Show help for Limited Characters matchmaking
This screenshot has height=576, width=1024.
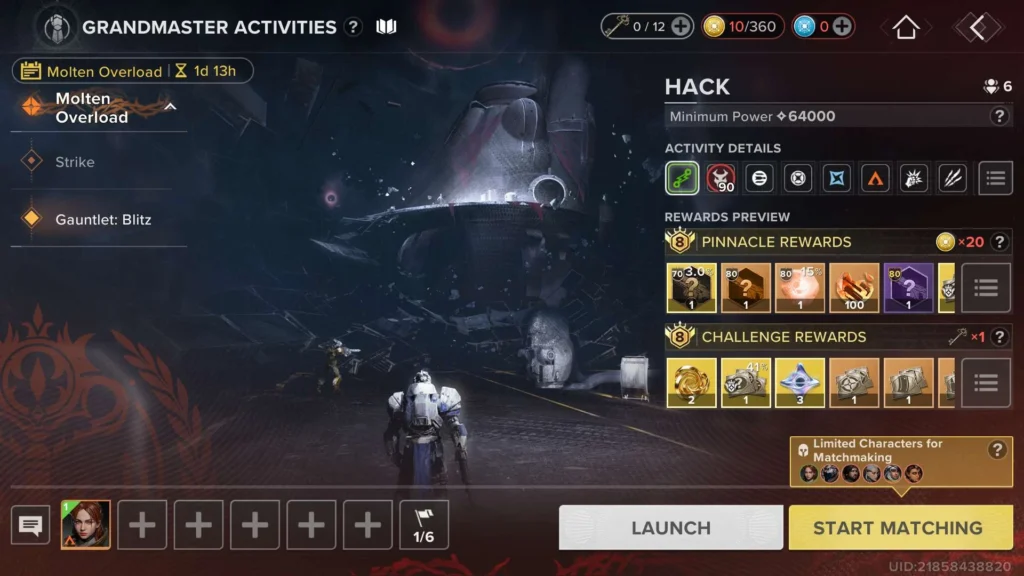click(996, 450)
